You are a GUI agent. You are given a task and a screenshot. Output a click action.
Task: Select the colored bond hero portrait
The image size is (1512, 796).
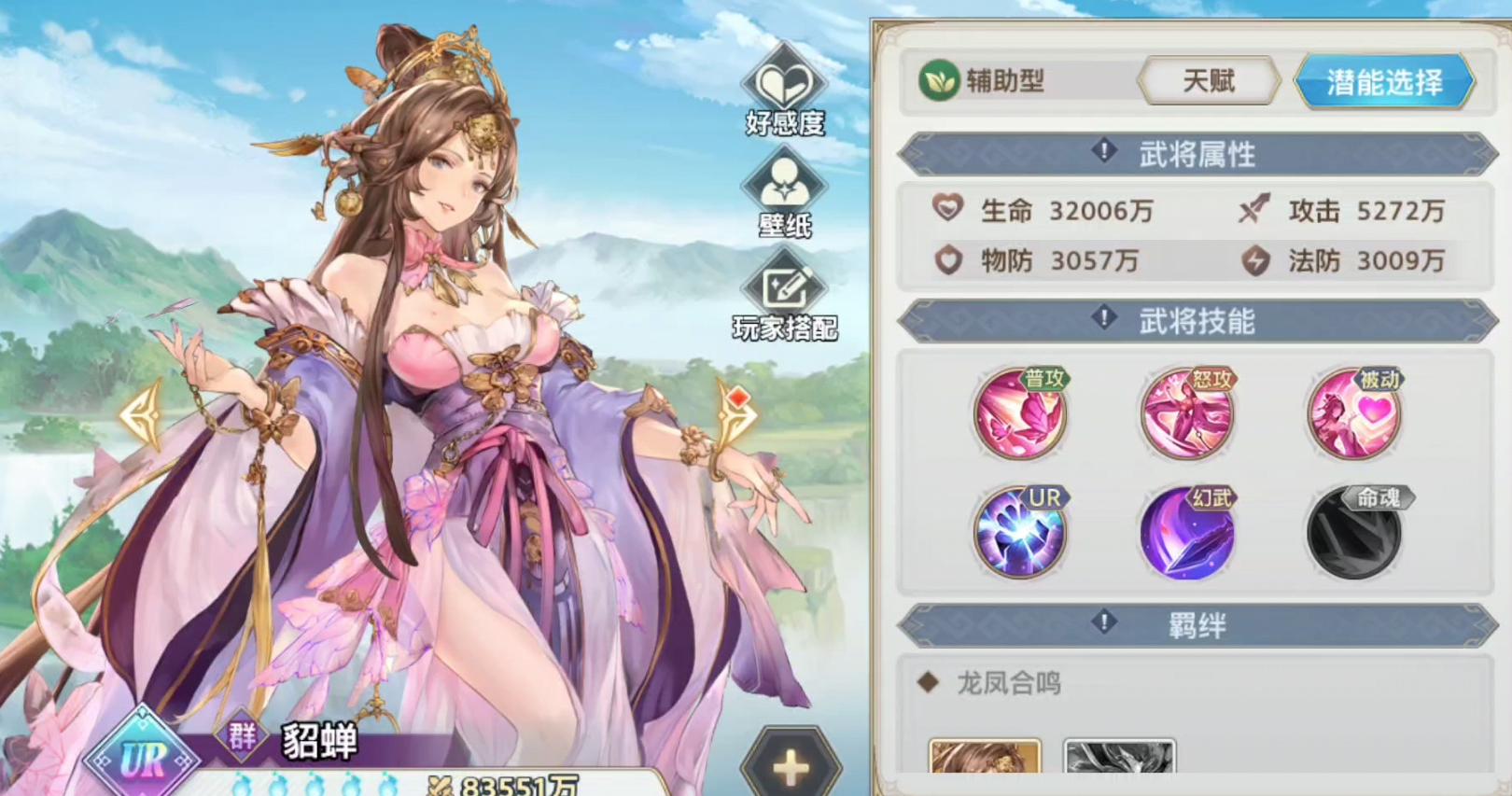click(x=985, y=757)
